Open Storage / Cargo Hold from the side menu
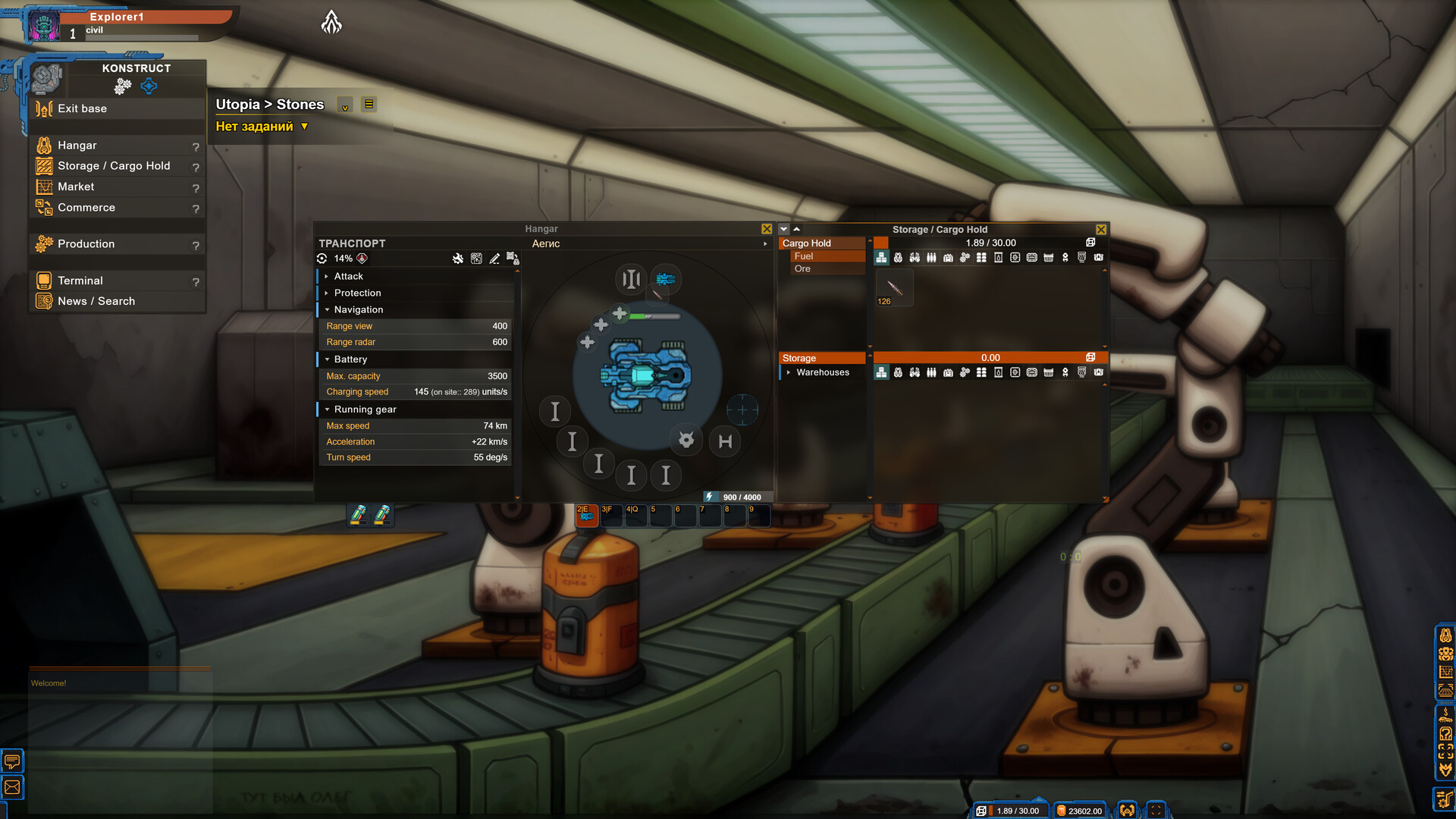This screenshot has width=1456, height=819. [114, 166]
